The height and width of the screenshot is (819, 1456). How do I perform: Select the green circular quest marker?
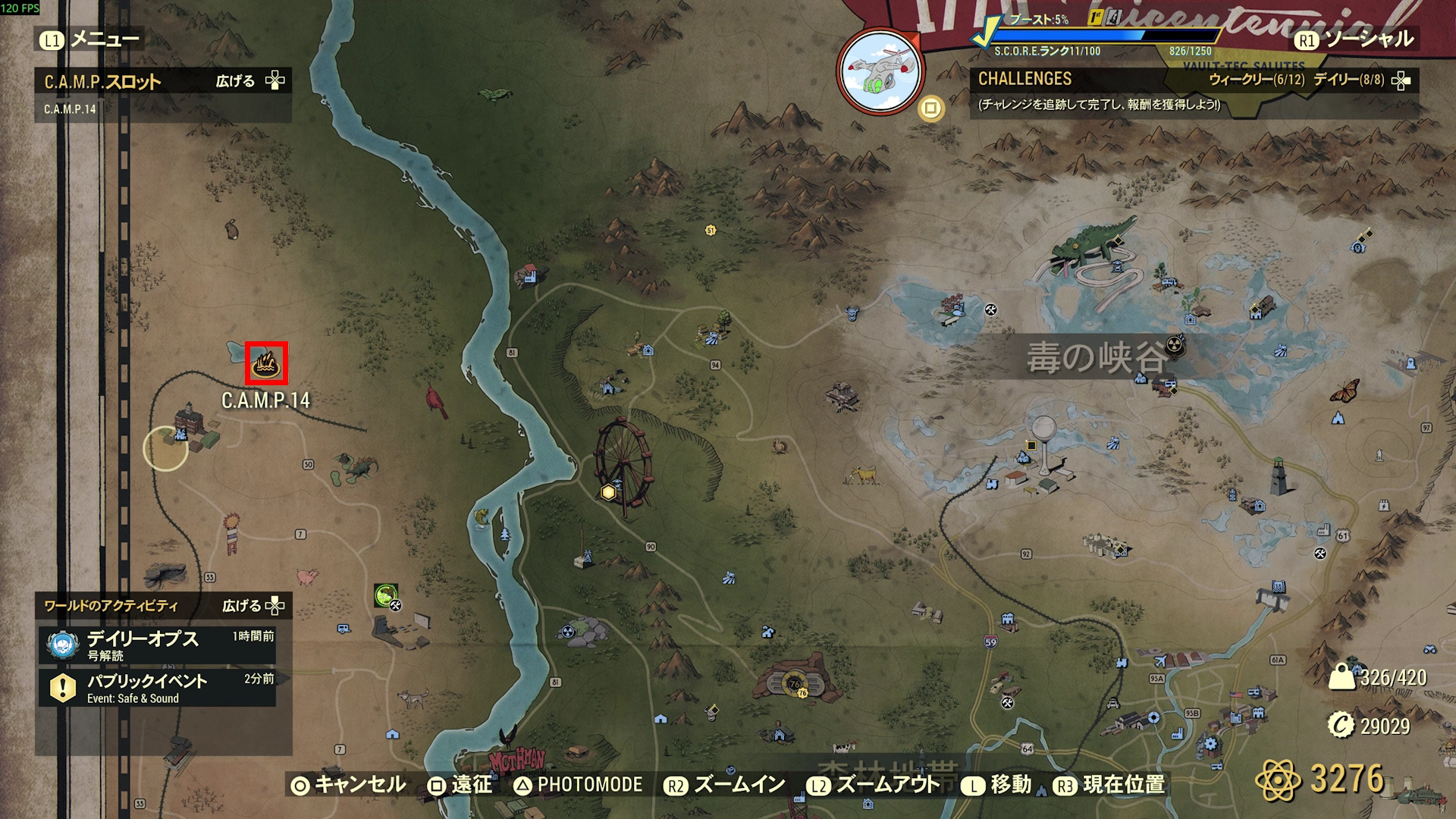point(385,595)
